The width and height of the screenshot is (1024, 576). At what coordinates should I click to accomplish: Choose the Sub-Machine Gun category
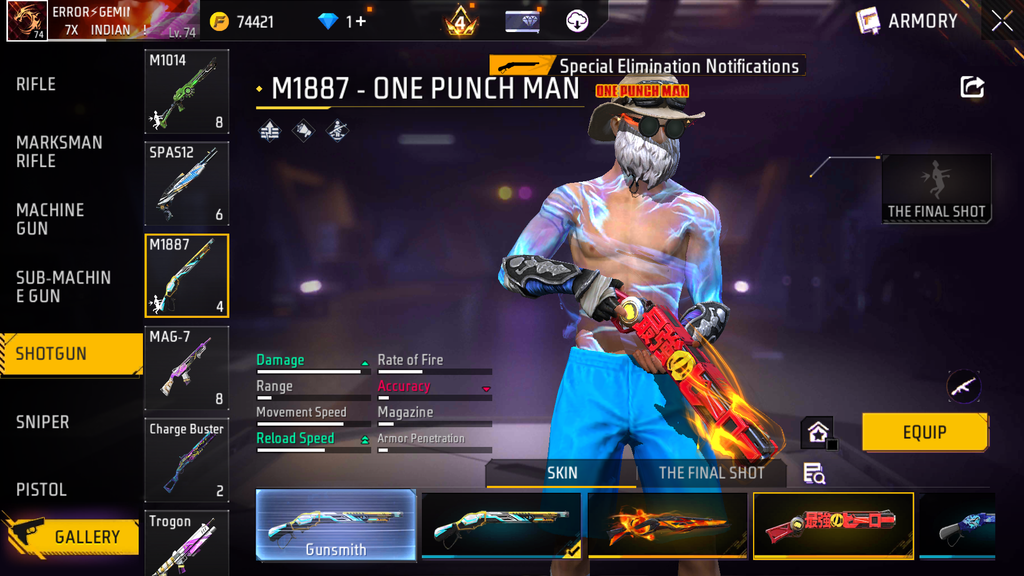click(63, 287)
